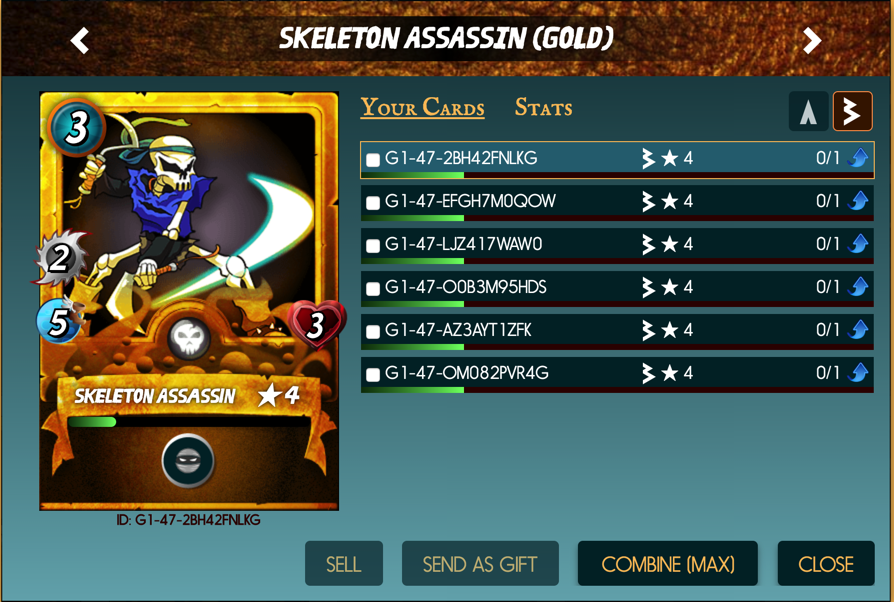Switch to the Stats tab

(x=543, y=108)
